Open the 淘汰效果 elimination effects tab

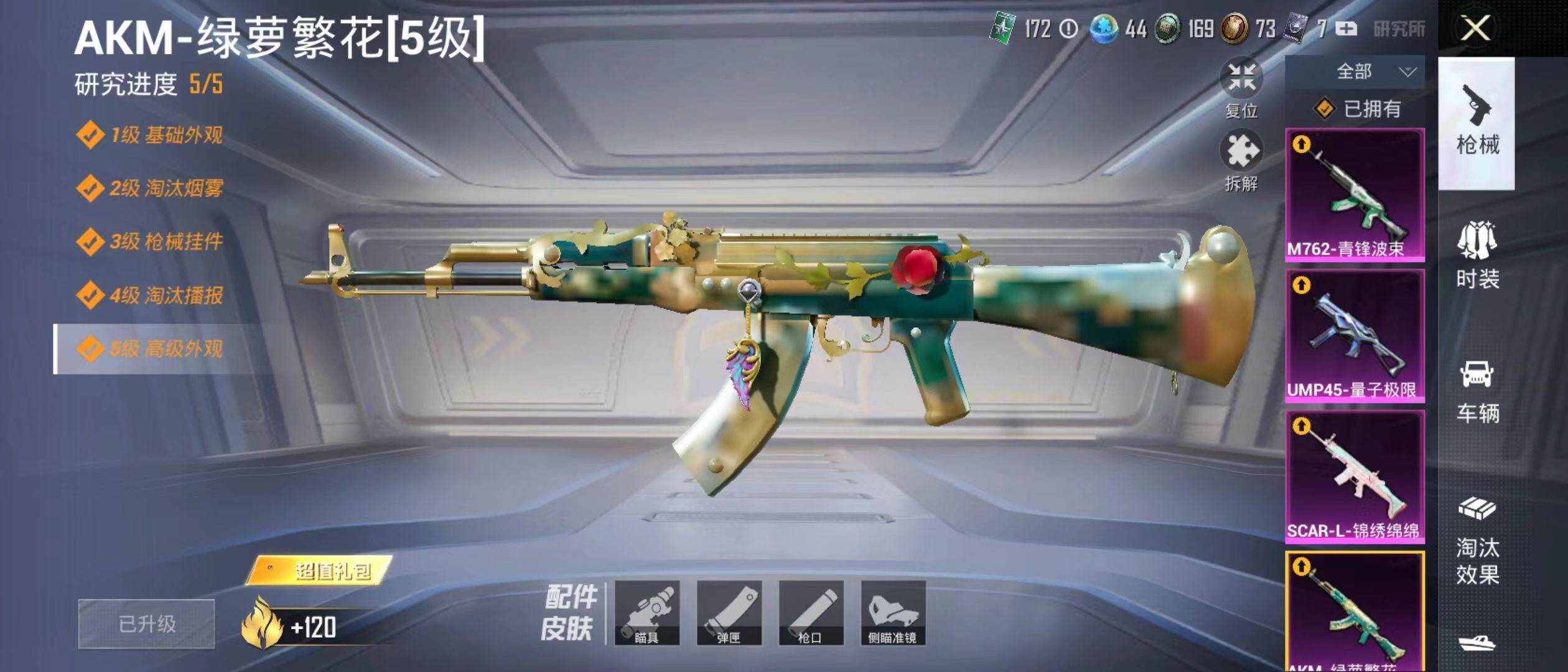[x=1477, y=540]
